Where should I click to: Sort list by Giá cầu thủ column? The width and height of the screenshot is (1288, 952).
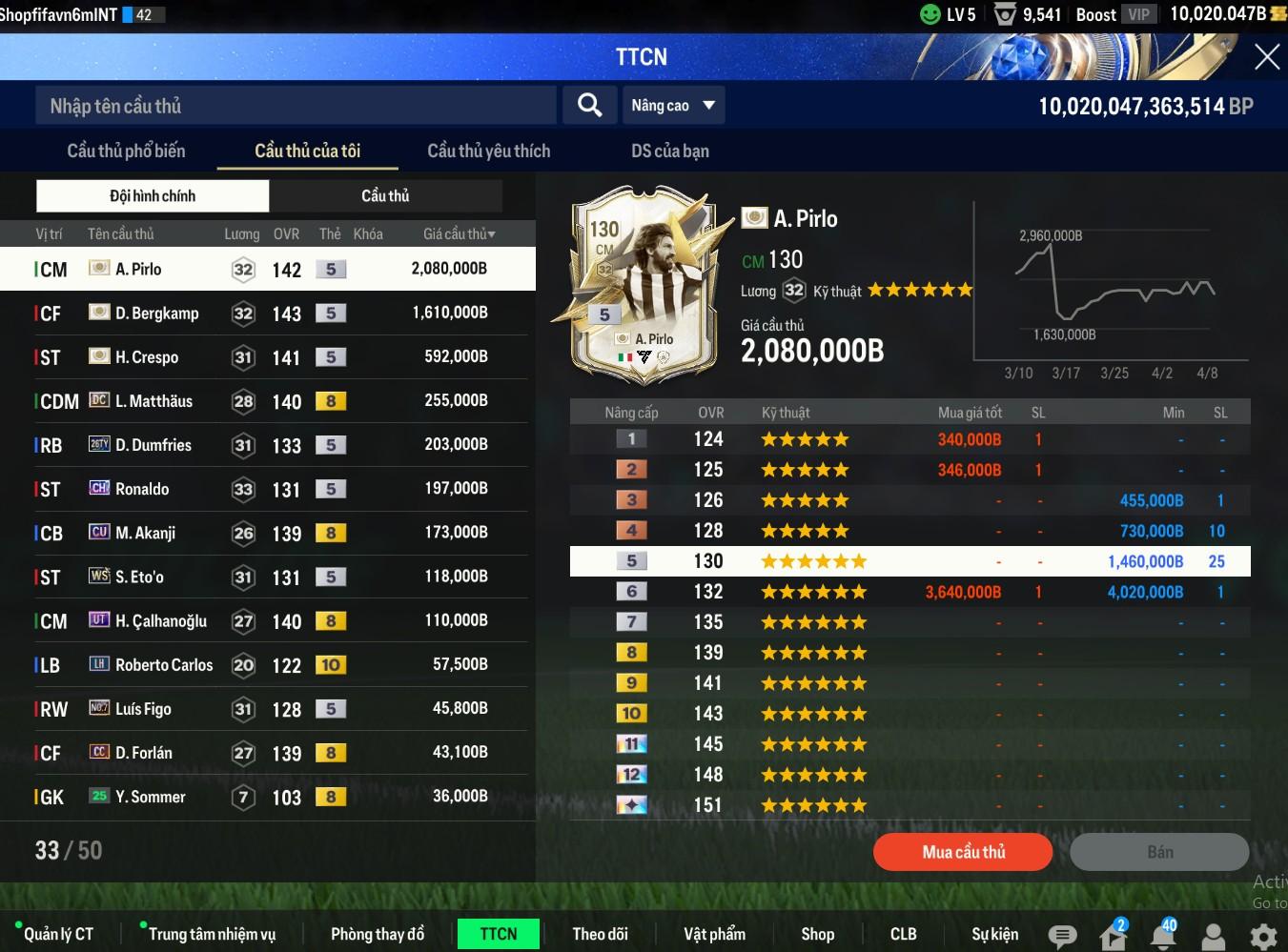coord(459,233)
